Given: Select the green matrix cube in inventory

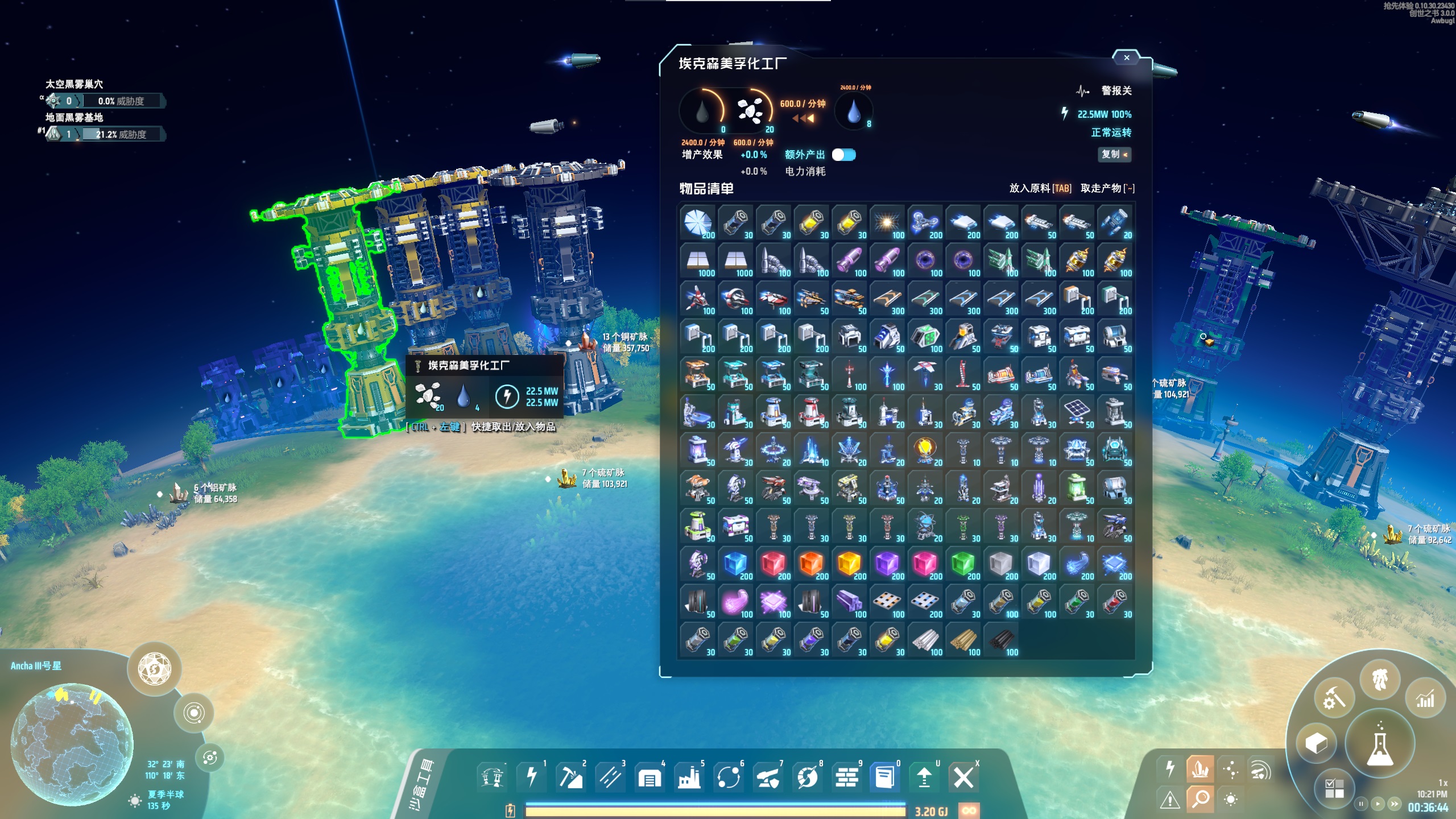Looking at the screenshot, I should (x=963, y=564).
